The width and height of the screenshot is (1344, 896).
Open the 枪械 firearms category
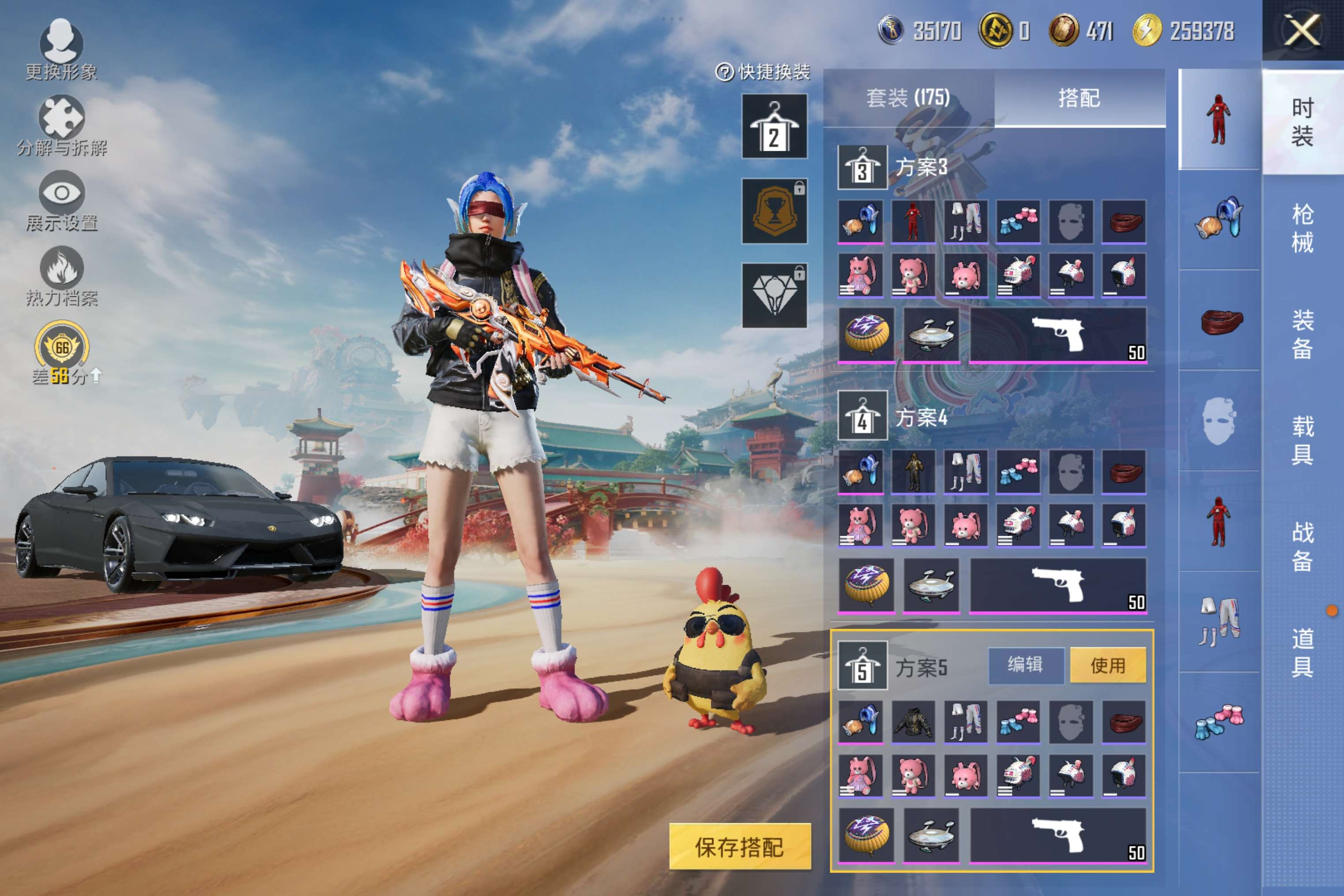(x=1302, y=228)
